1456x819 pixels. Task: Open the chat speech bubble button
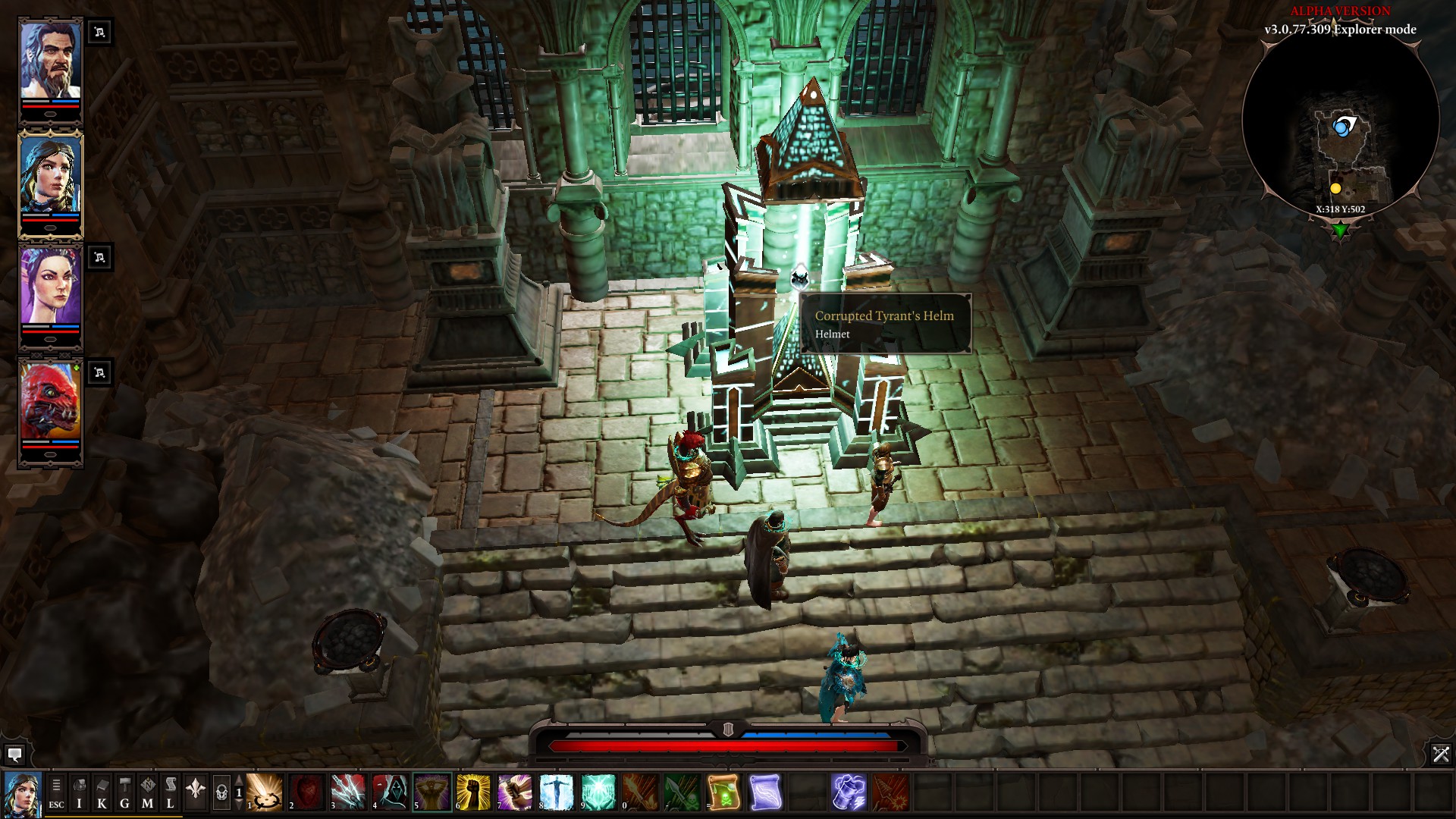(x=14, y=755)
